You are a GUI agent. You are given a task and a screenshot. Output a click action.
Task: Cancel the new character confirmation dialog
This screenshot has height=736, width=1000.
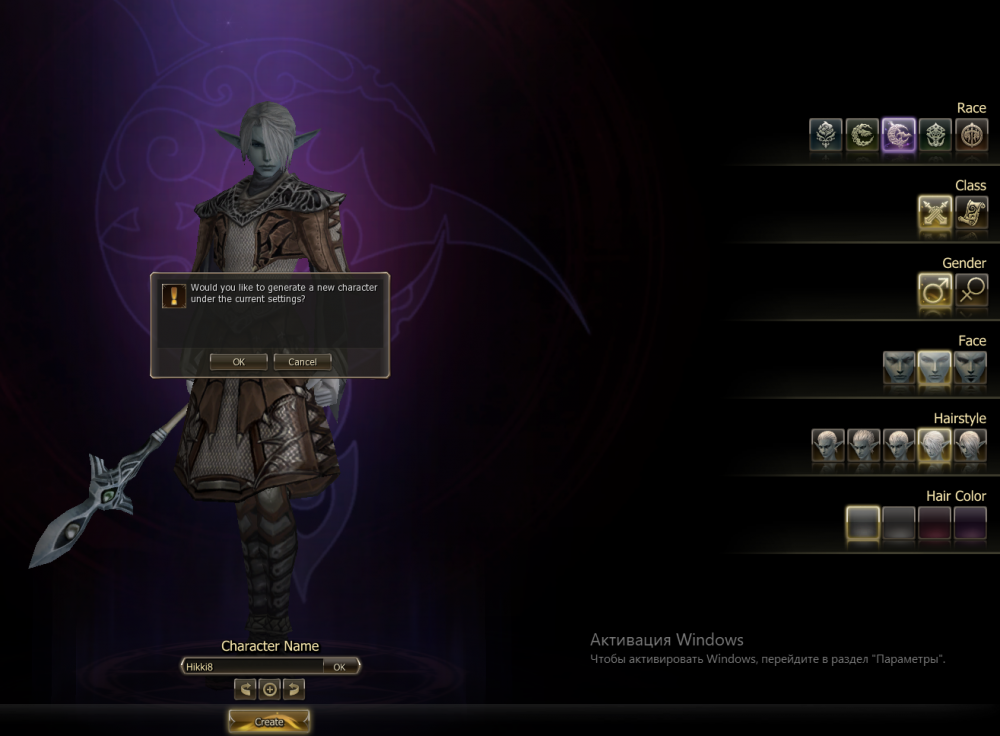(302, 362)
